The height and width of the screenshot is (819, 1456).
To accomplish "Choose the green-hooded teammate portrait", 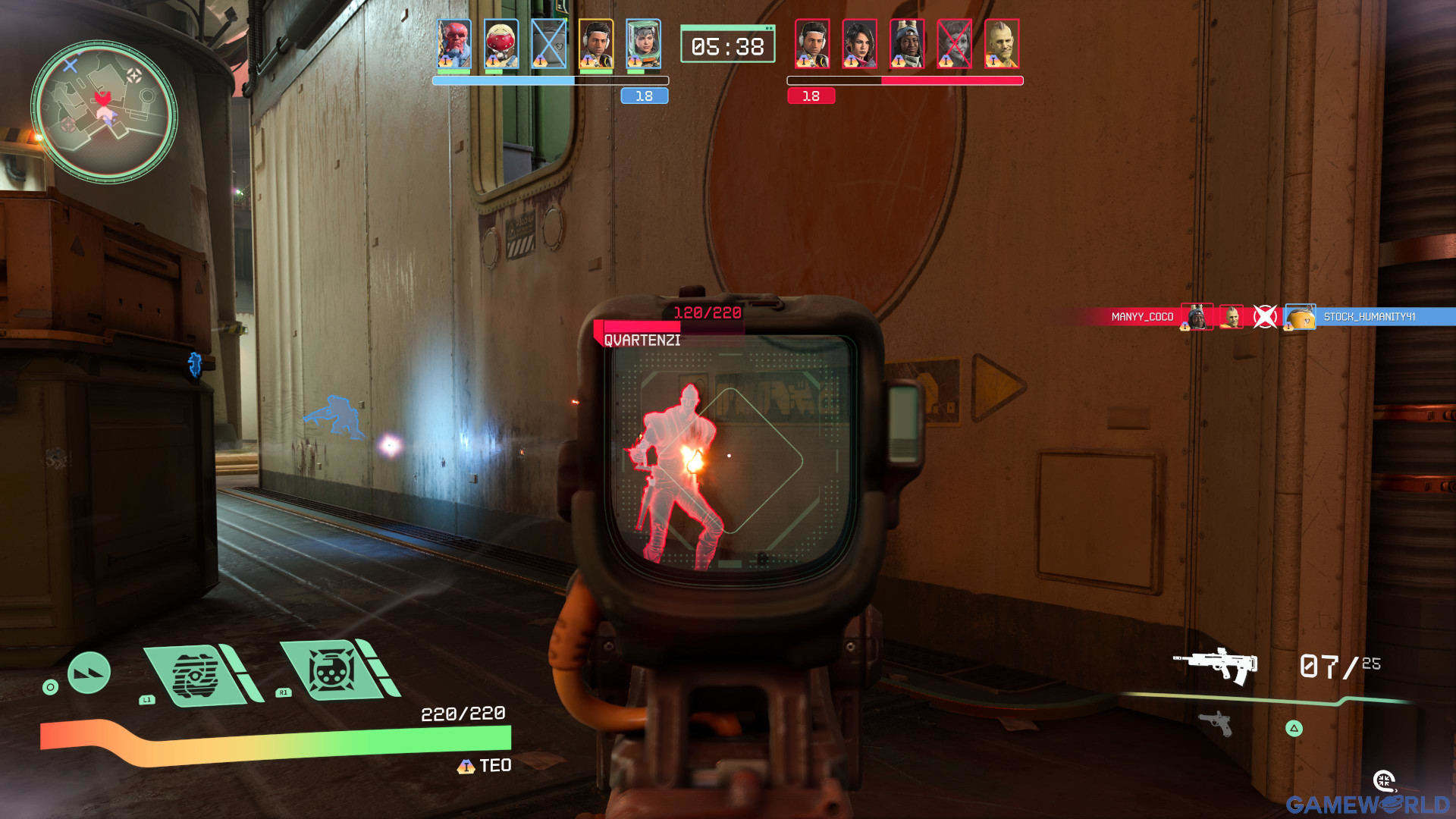I will (x=643, y=44).
